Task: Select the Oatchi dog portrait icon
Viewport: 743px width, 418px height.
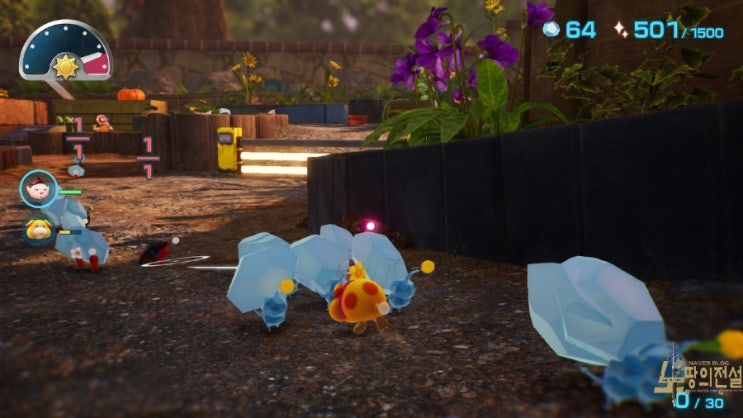Action: coord(39,230)
